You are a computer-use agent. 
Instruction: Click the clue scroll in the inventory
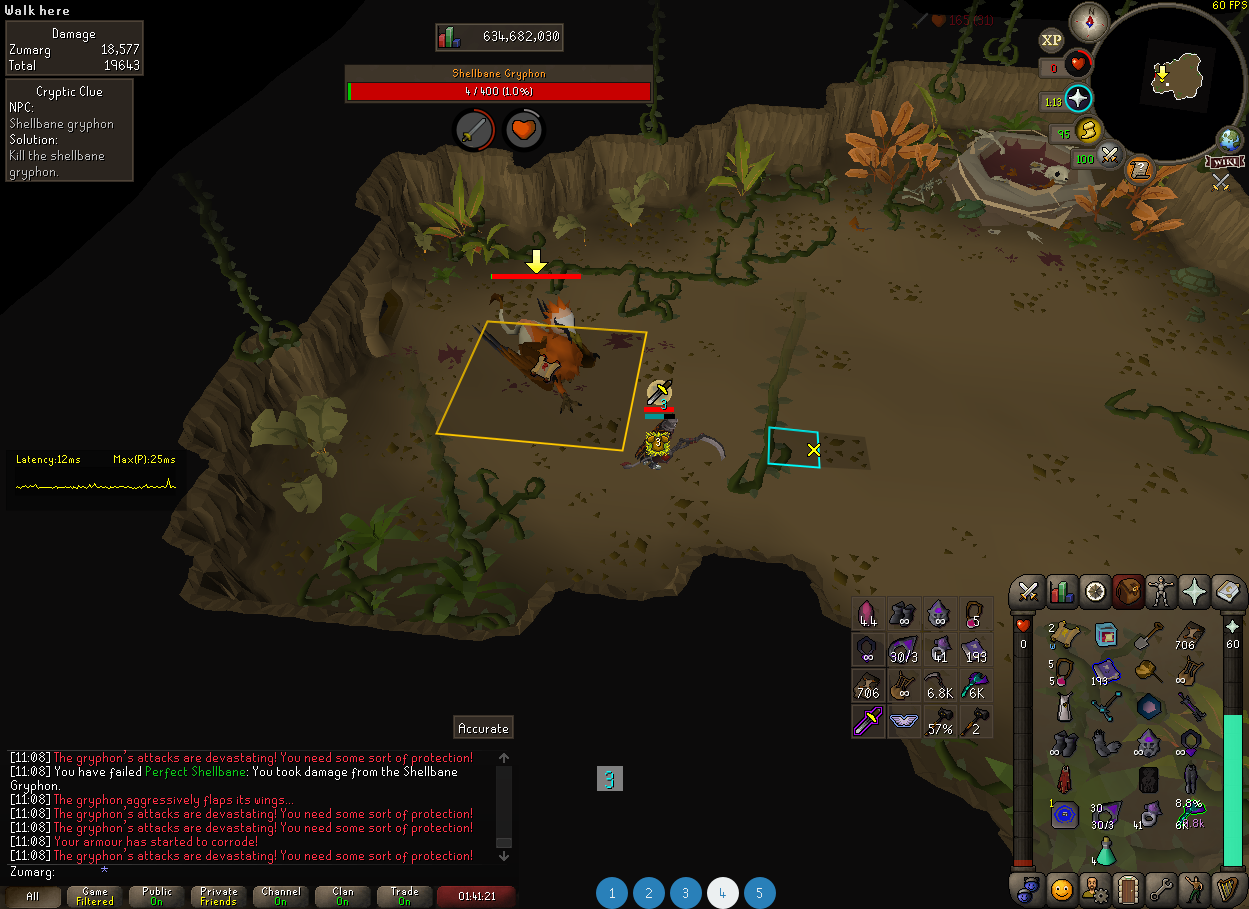1065,634
